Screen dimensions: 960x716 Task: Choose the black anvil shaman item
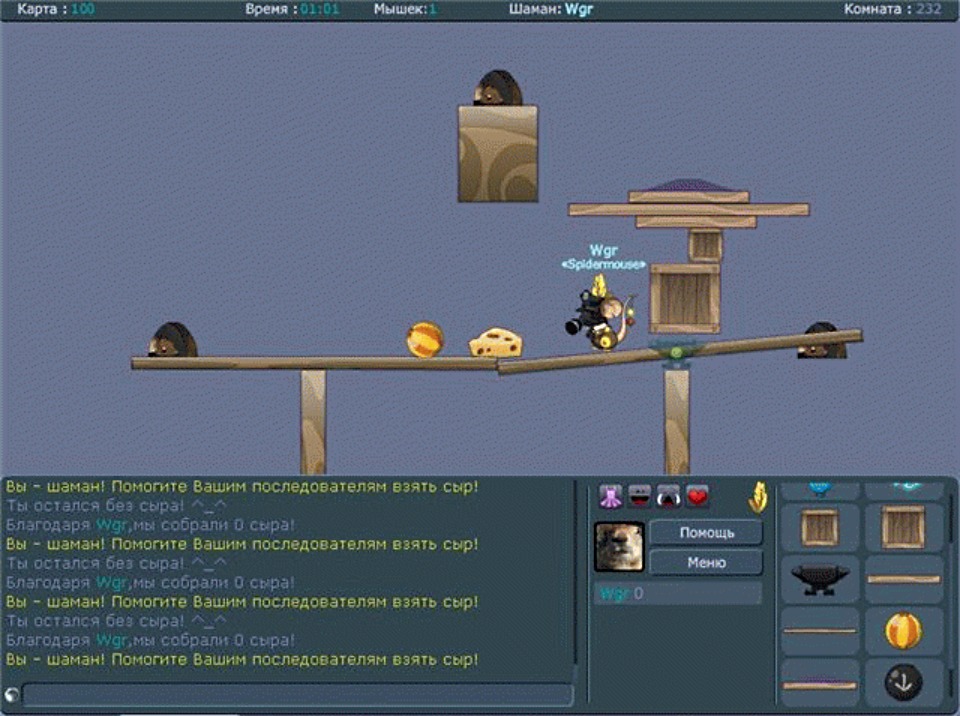[820, 579]
